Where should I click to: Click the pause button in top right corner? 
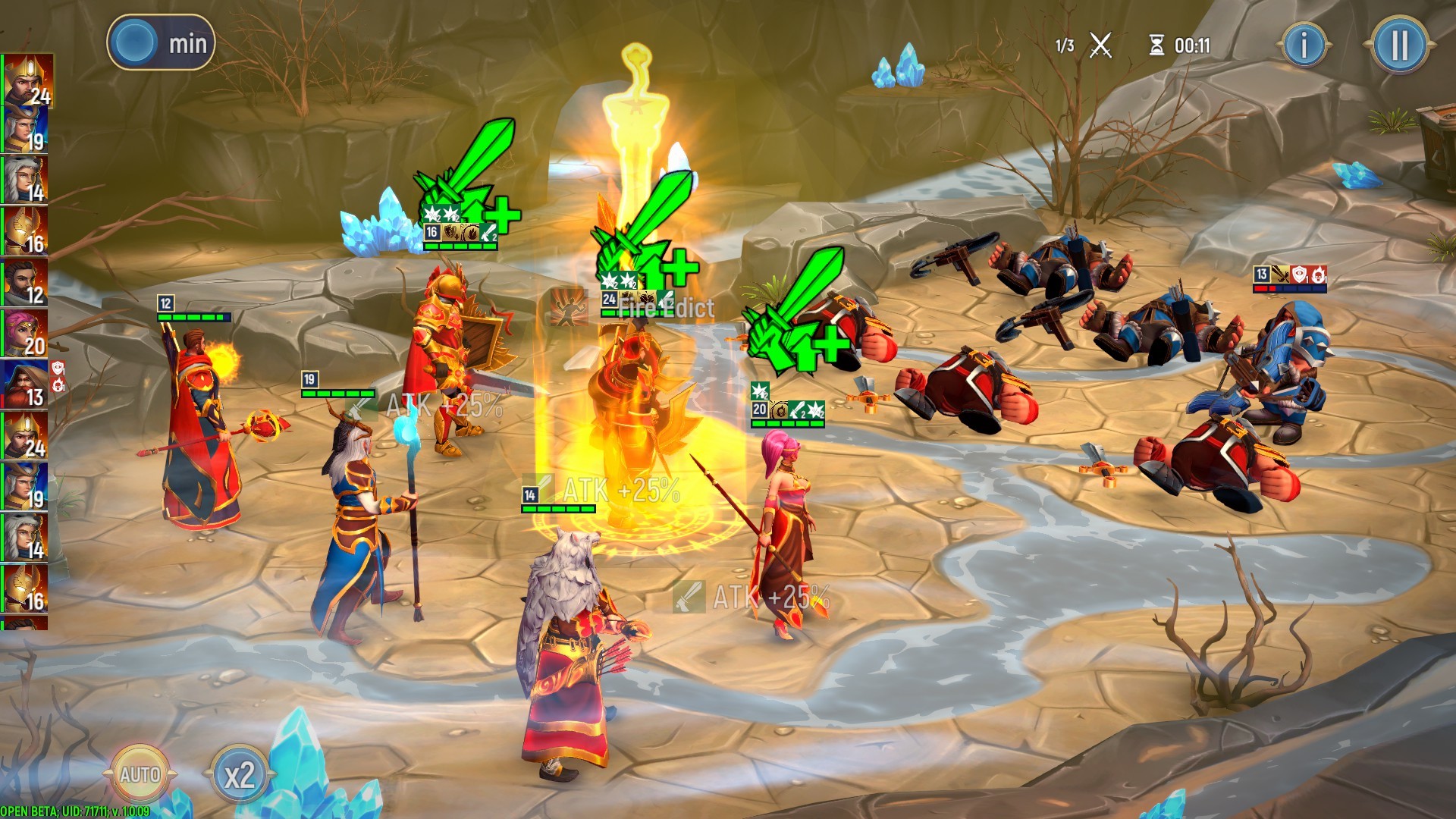click(x=1399, y=42)
